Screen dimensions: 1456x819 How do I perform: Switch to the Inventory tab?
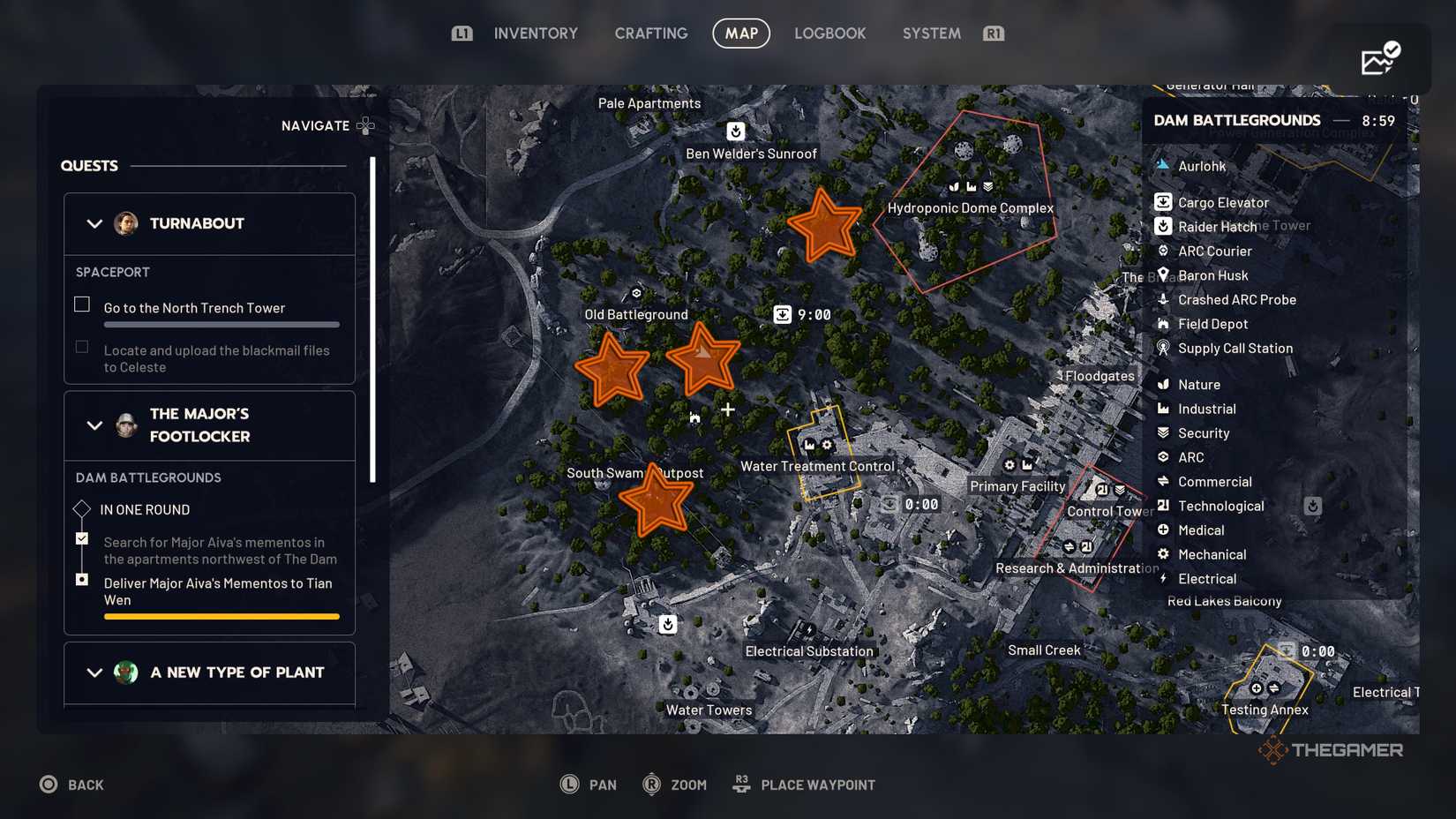(535, 33)
